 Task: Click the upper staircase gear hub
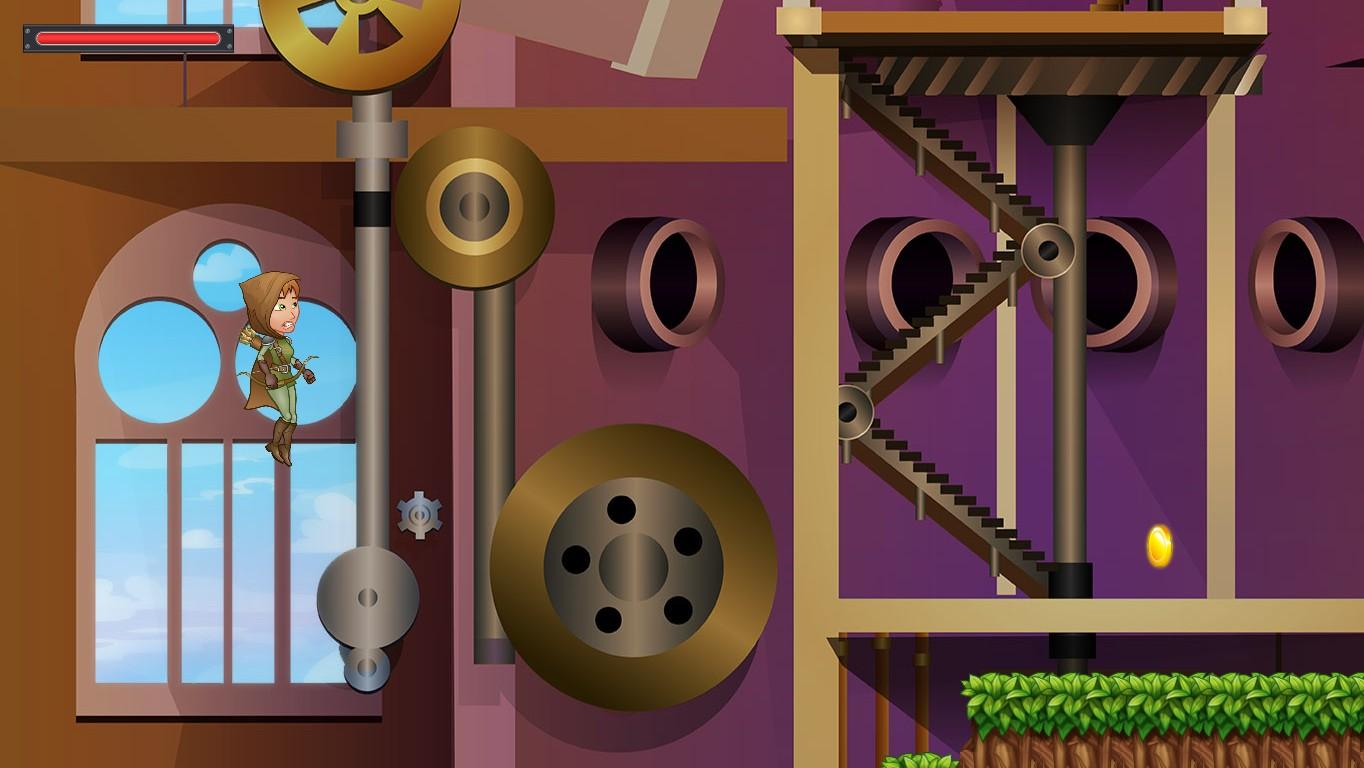[1047, 248]
